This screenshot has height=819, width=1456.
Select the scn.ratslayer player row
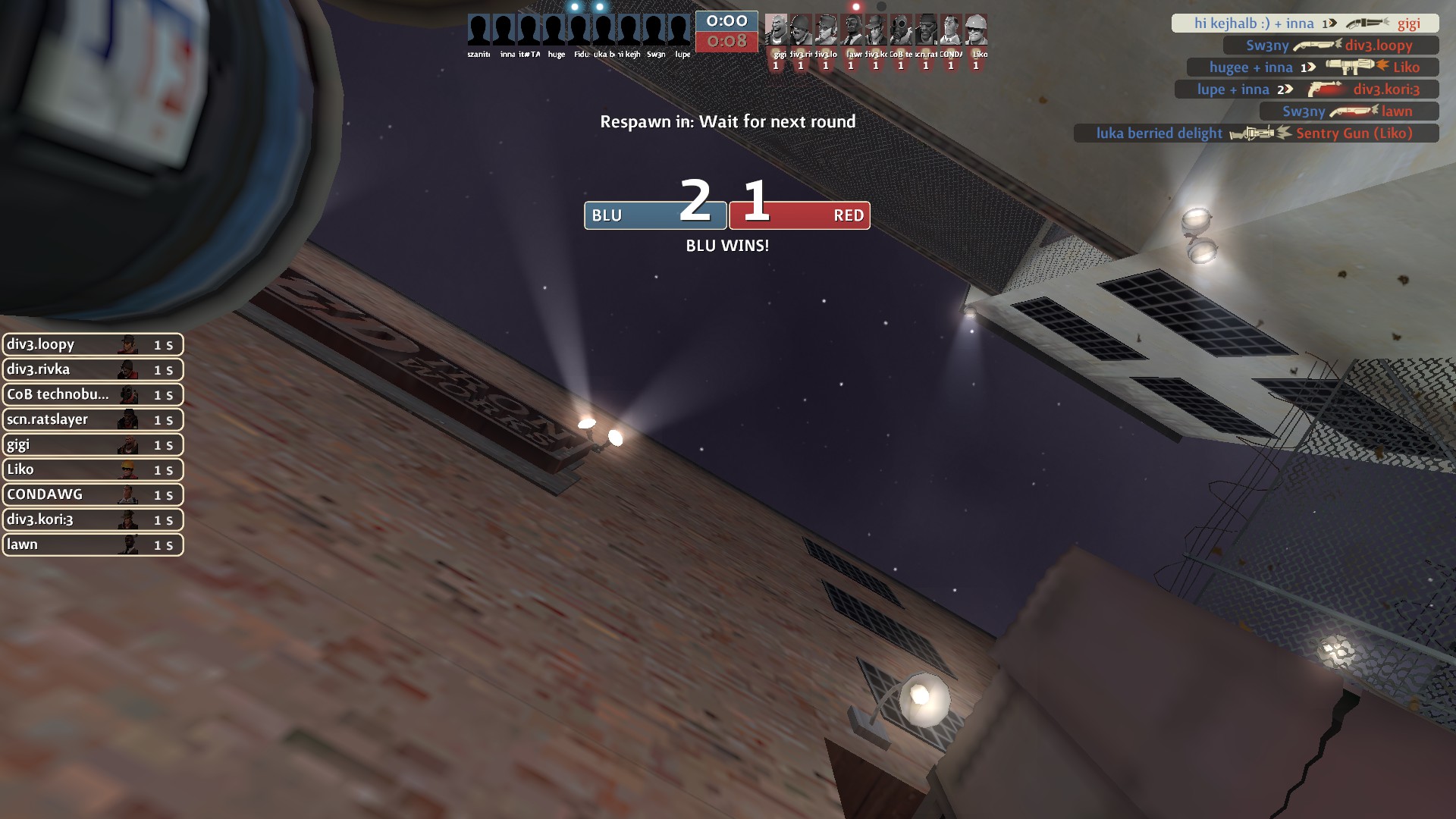(x=93, y=419)
